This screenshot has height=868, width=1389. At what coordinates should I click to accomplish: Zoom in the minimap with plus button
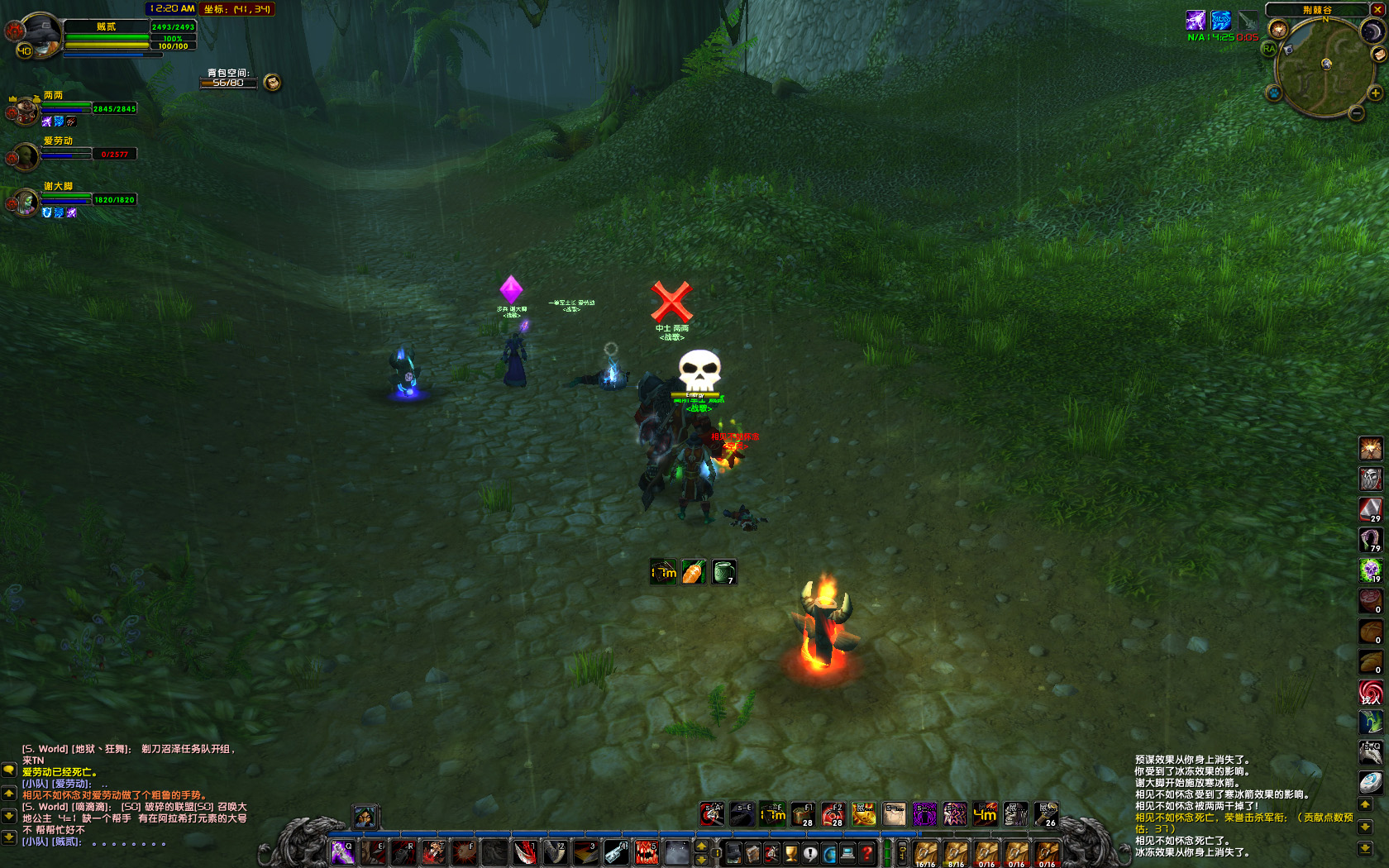[x=1376, y=93]
